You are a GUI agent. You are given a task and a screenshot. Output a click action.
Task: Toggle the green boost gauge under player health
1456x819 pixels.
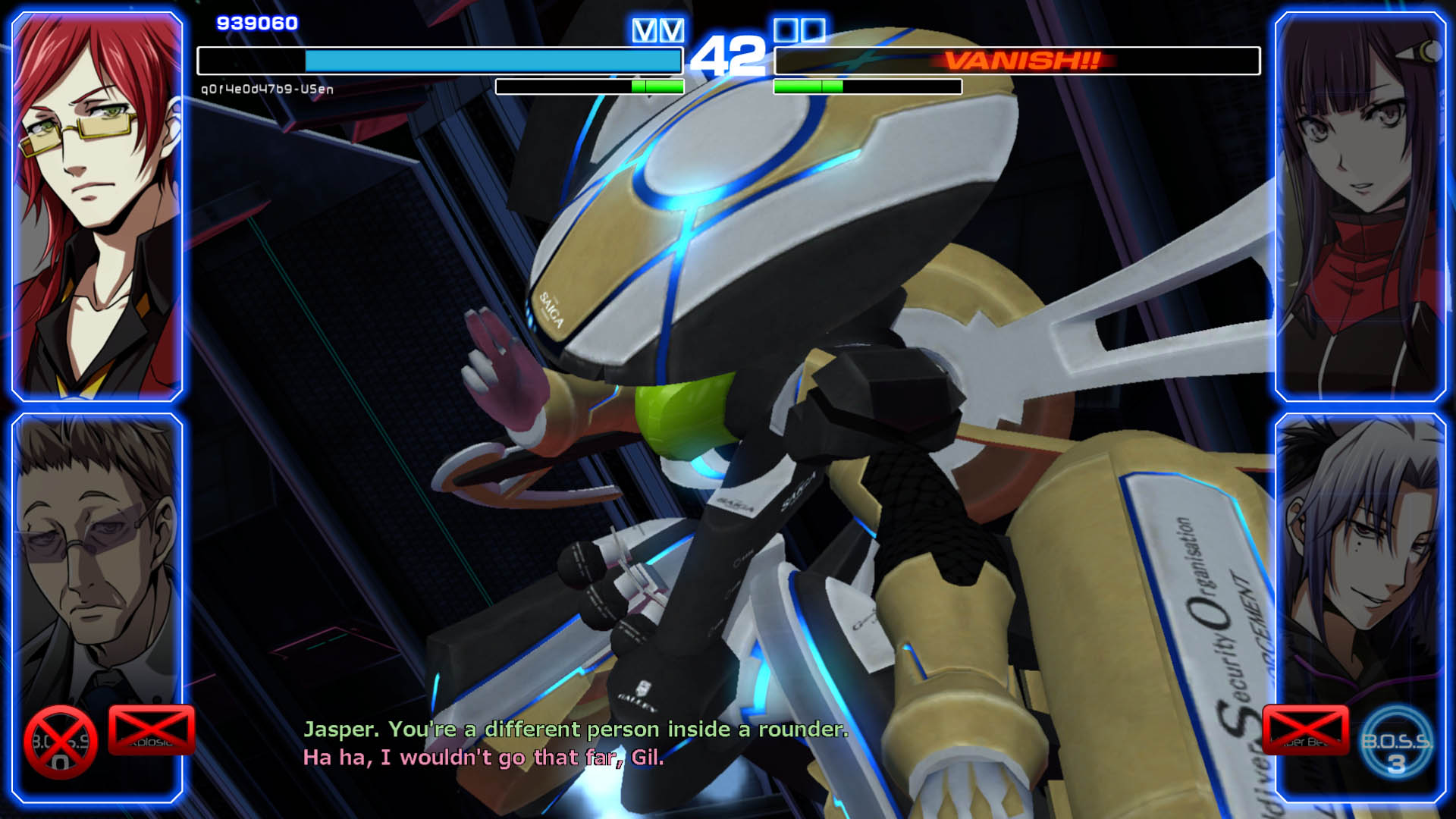[658, 86]
